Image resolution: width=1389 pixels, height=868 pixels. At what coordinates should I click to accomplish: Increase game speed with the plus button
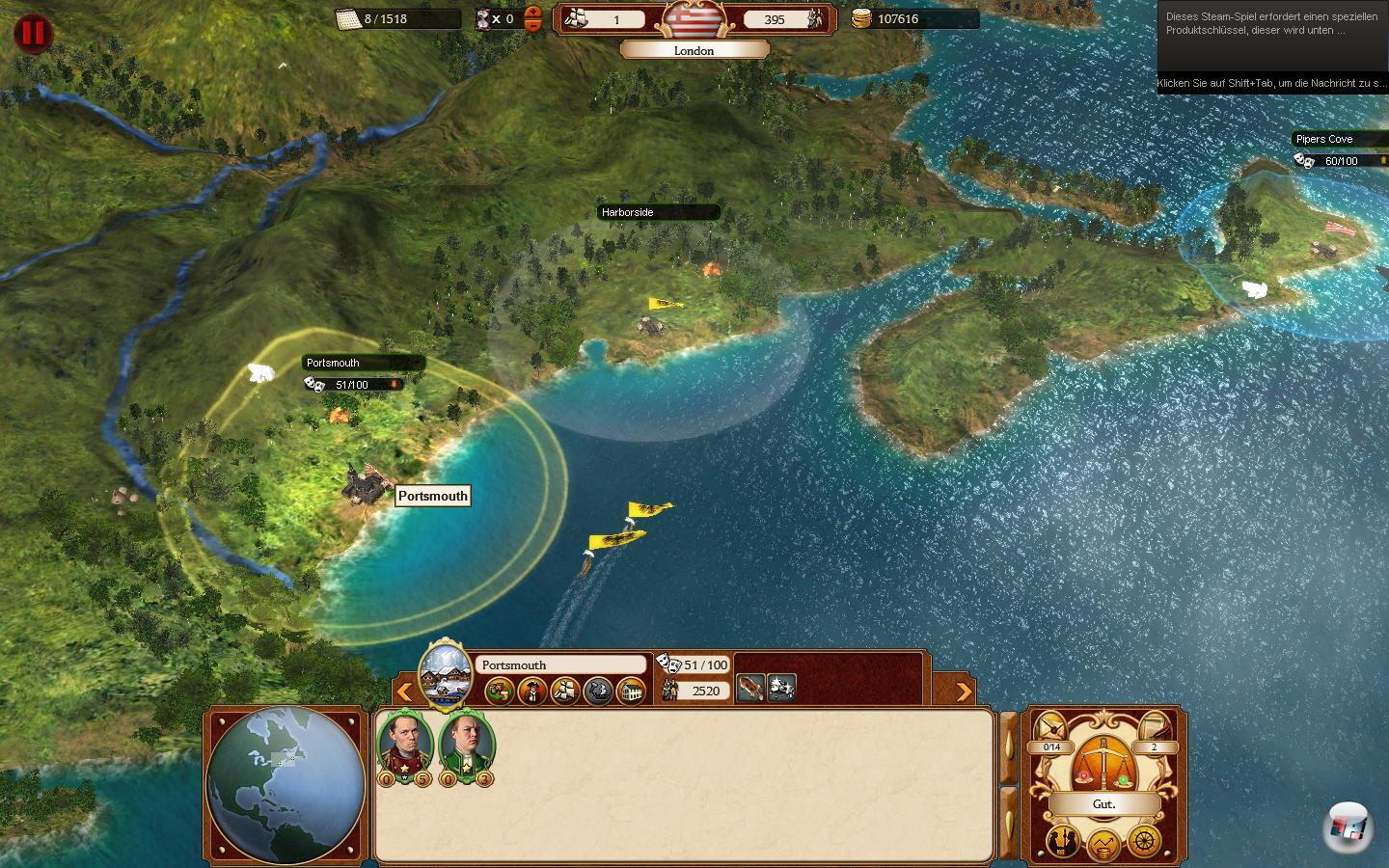point(533,12)
